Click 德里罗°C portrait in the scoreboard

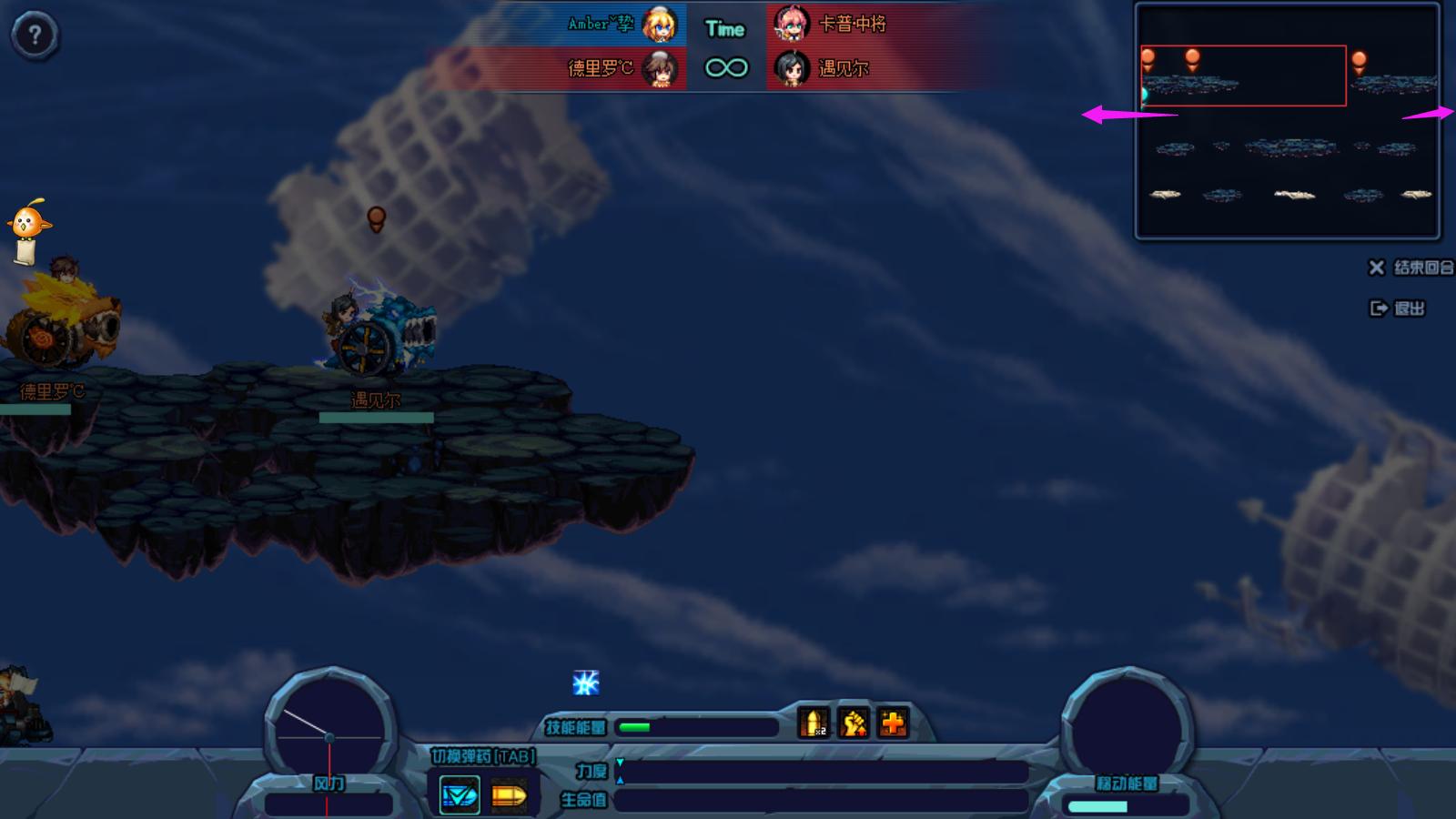[x=660, y=68]
